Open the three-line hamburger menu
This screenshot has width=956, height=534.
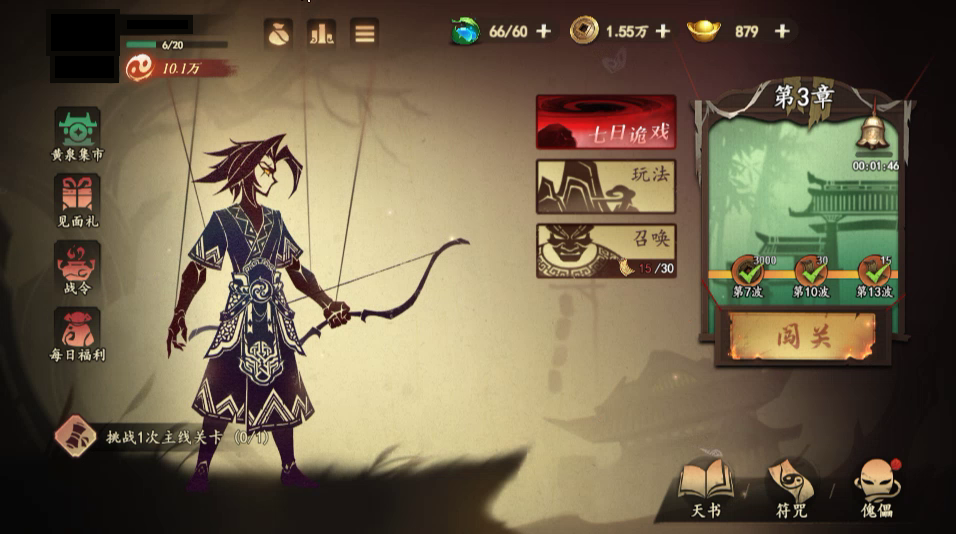tap(365, 32)
